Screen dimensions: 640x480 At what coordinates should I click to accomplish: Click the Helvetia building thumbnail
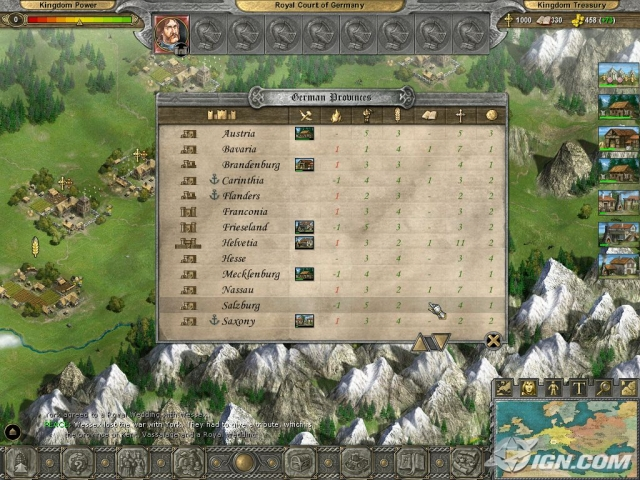[x=304, y=242]
